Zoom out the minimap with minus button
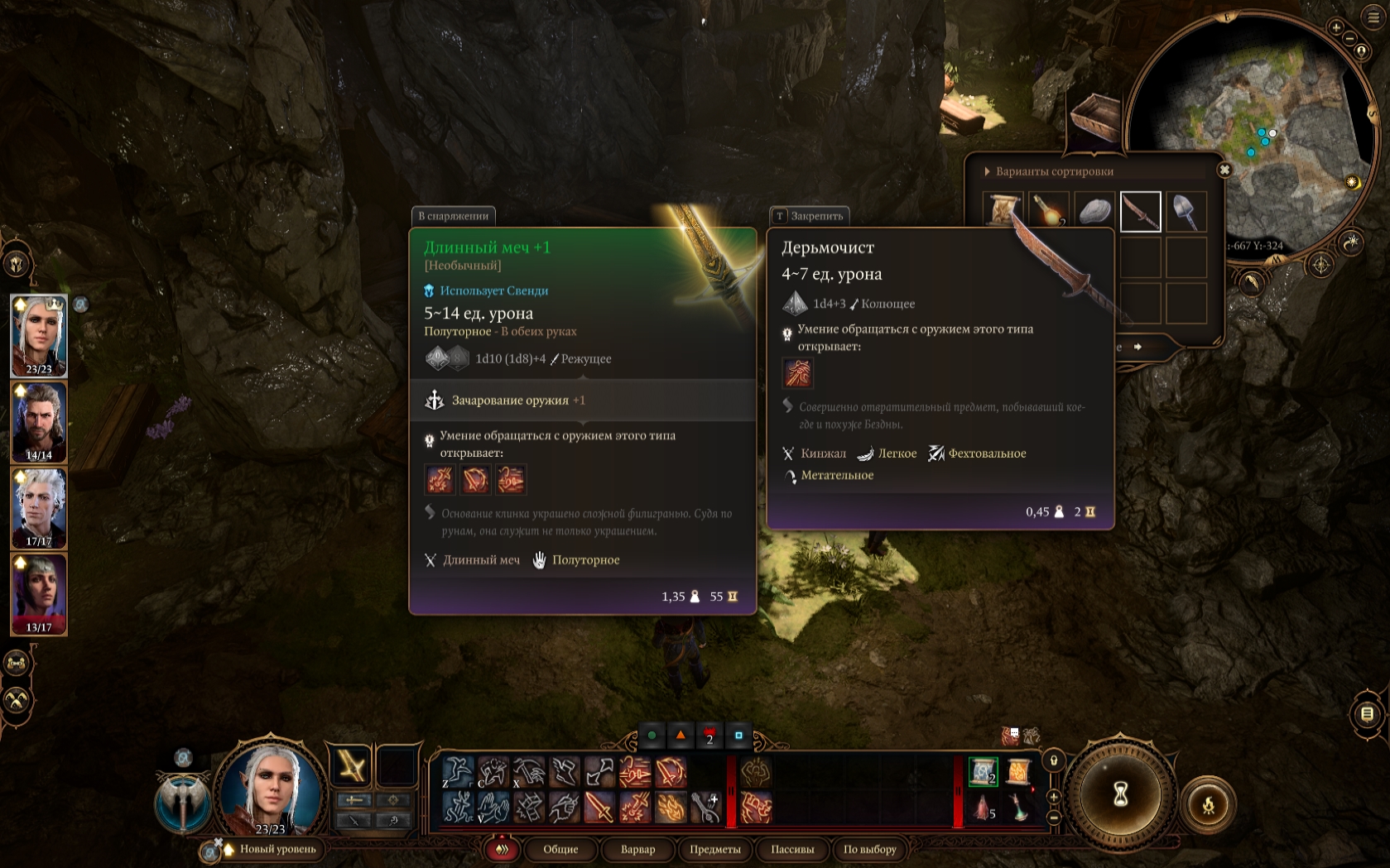This screenshot has height=868, width=1390. (x=1349, y=39)
